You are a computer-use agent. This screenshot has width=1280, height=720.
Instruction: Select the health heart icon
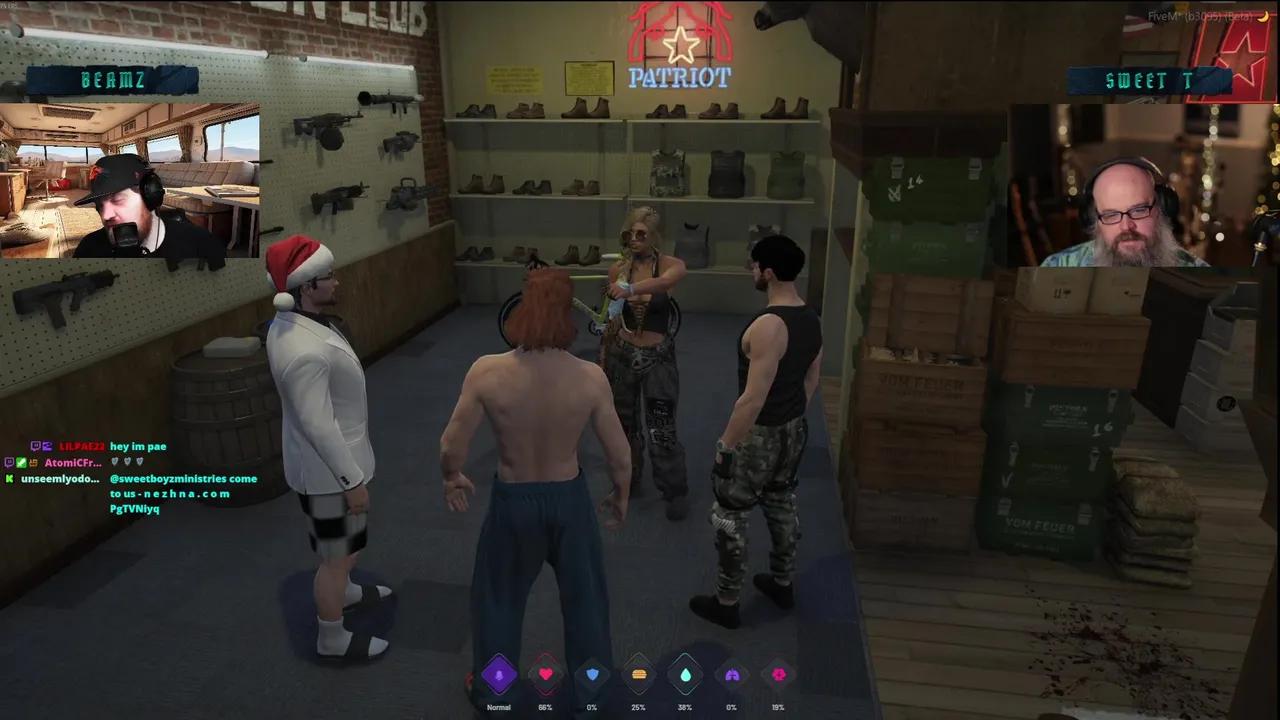[545, 674]
